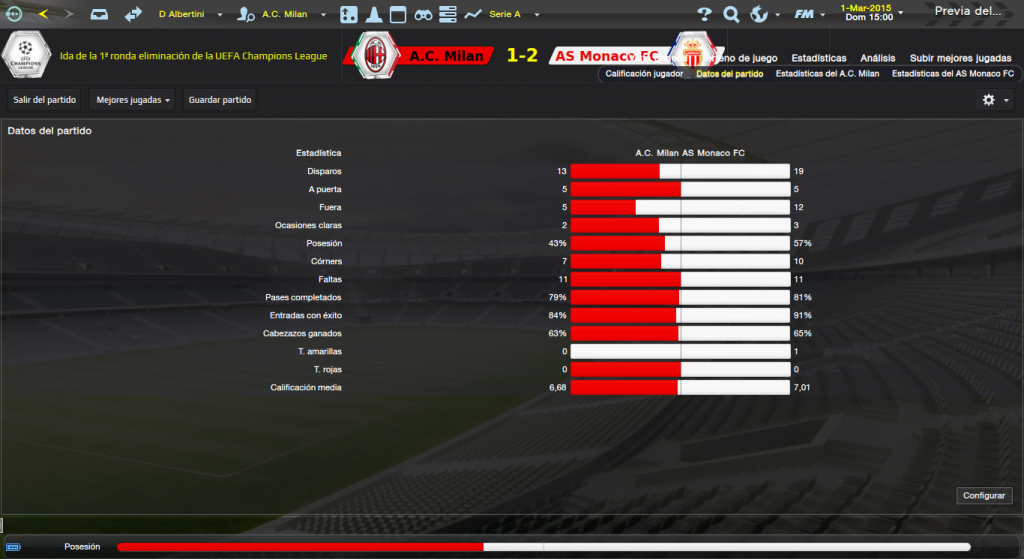Open the A.C. Milan club menu
The width and height of the screenshot is (1024, 559).
click(x=284, y=15)
